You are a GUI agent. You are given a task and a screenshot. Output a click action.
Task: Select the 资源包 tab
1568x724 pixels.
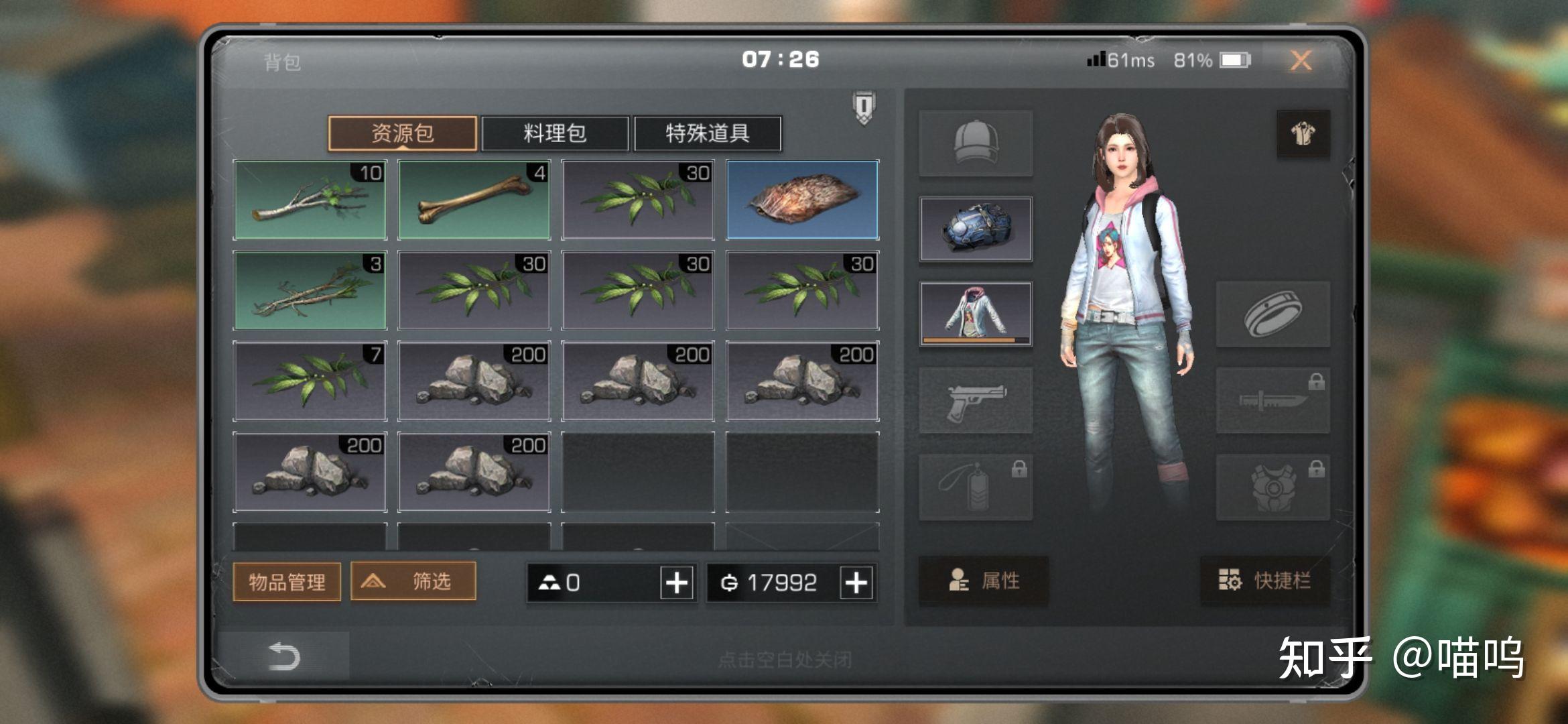click(402, 133)
